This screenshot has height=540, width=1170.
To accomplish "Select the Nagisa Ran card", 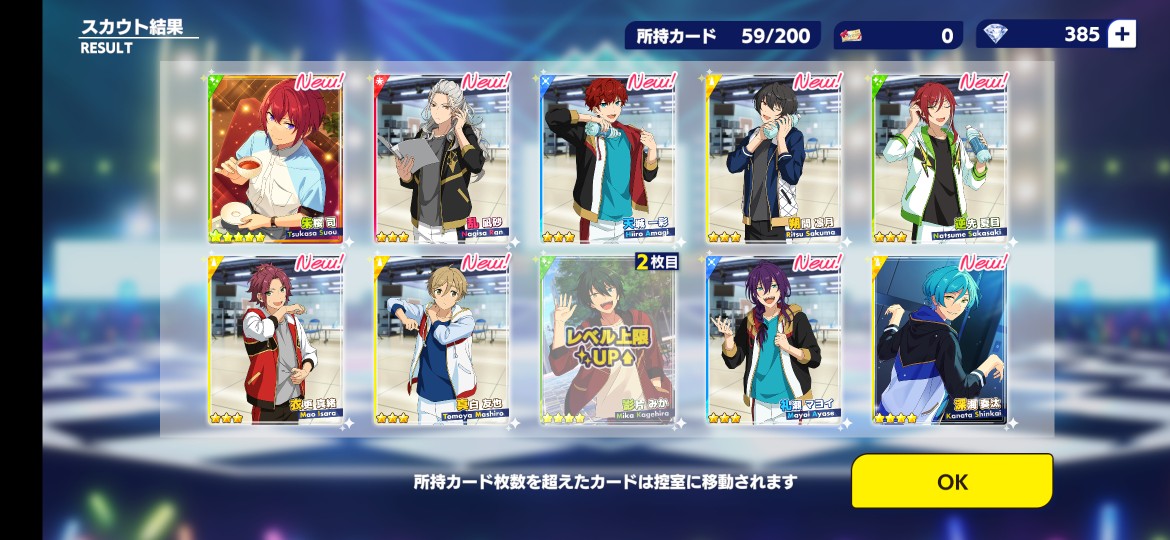I will 442,158.
